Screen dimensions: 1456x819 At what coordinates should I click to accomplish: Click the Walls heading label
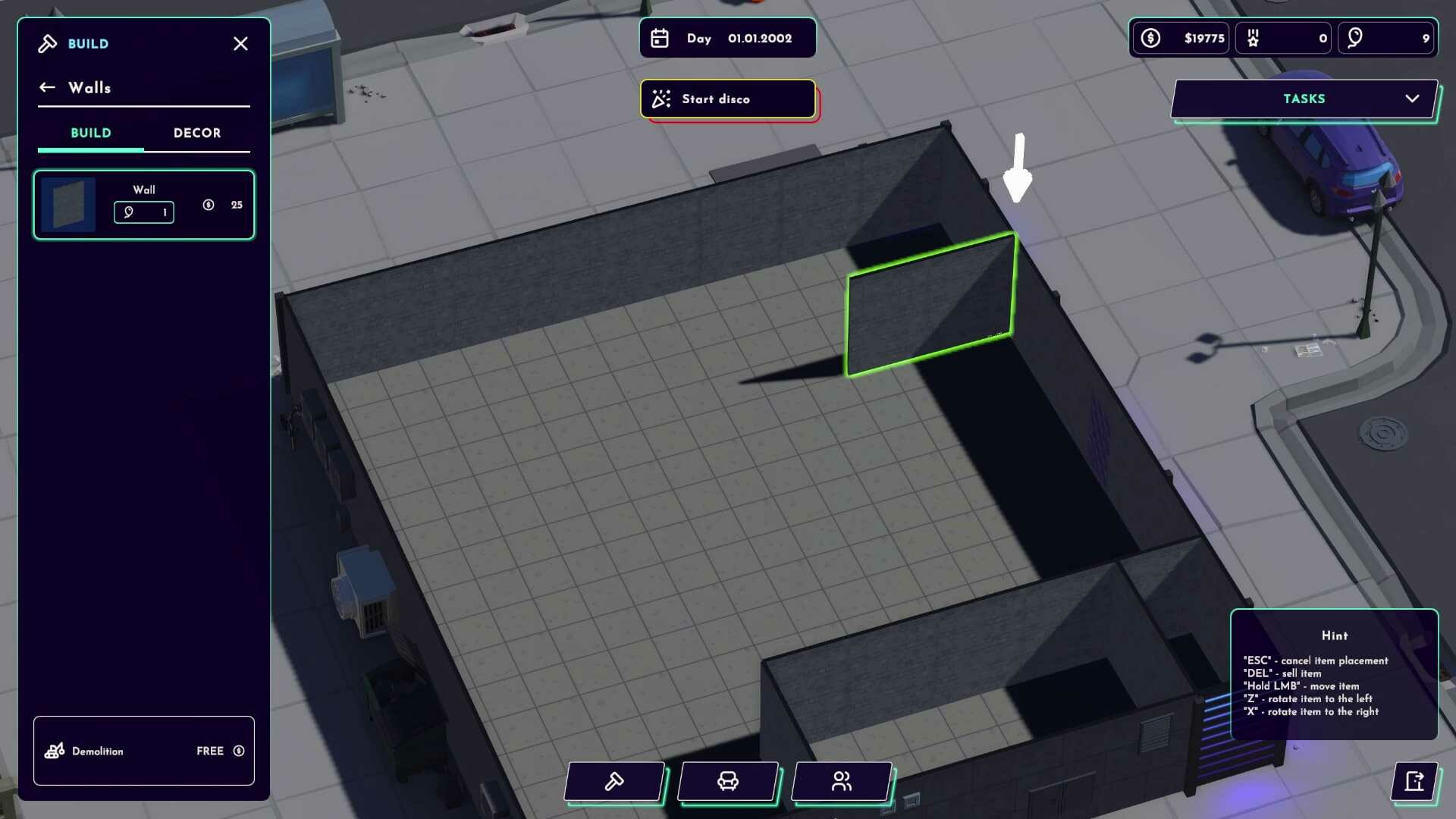pyautogui.click(x=90, y=87)
